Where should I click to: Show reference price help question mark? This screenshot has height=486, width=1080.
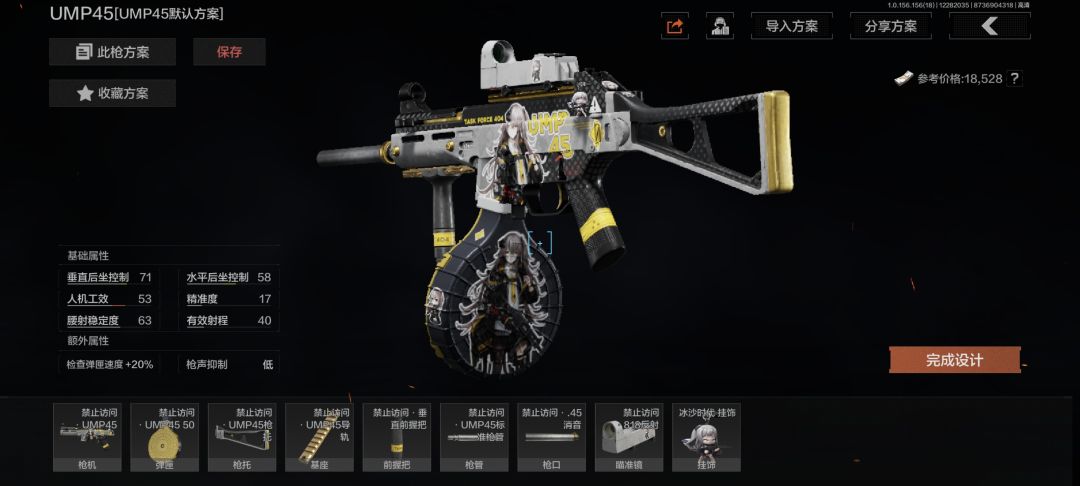[1015, 78]
